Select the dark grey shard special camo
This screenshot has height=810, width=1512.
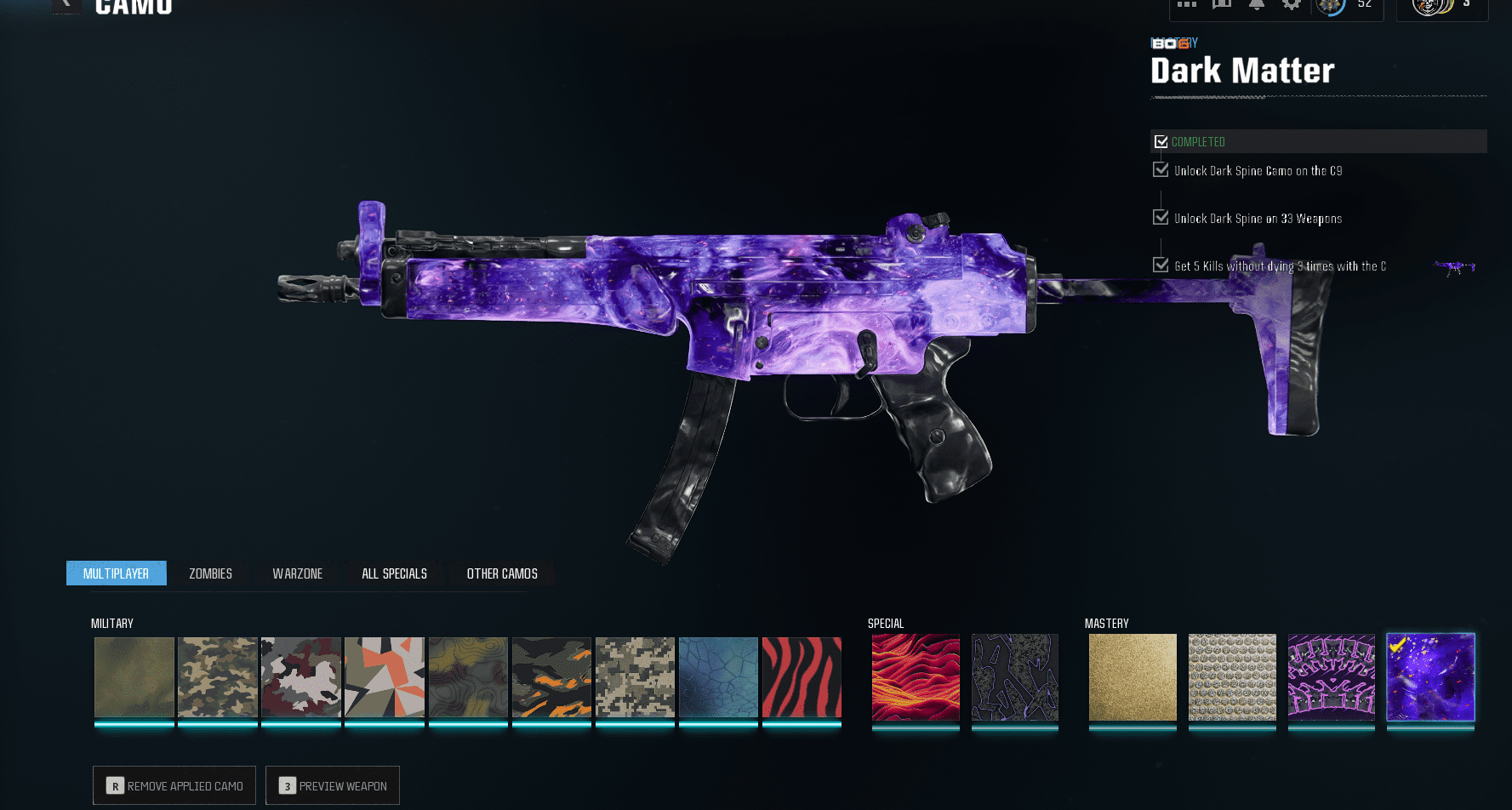[x=1015, y=677]
